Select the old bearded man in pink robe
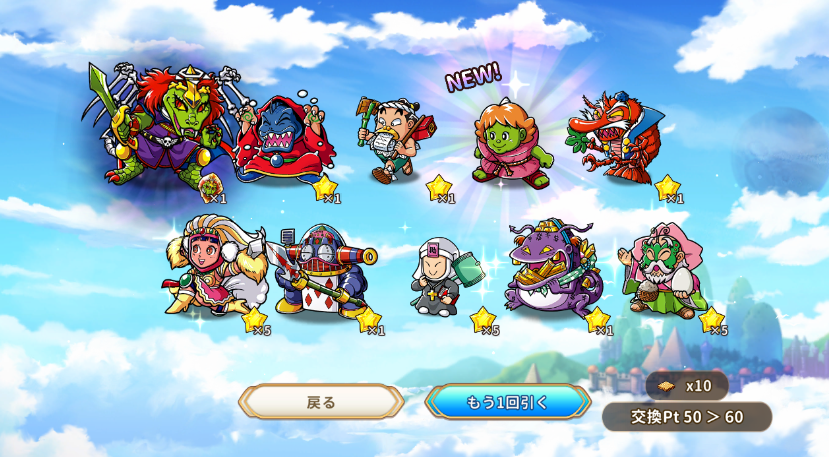 pos(664,269)
